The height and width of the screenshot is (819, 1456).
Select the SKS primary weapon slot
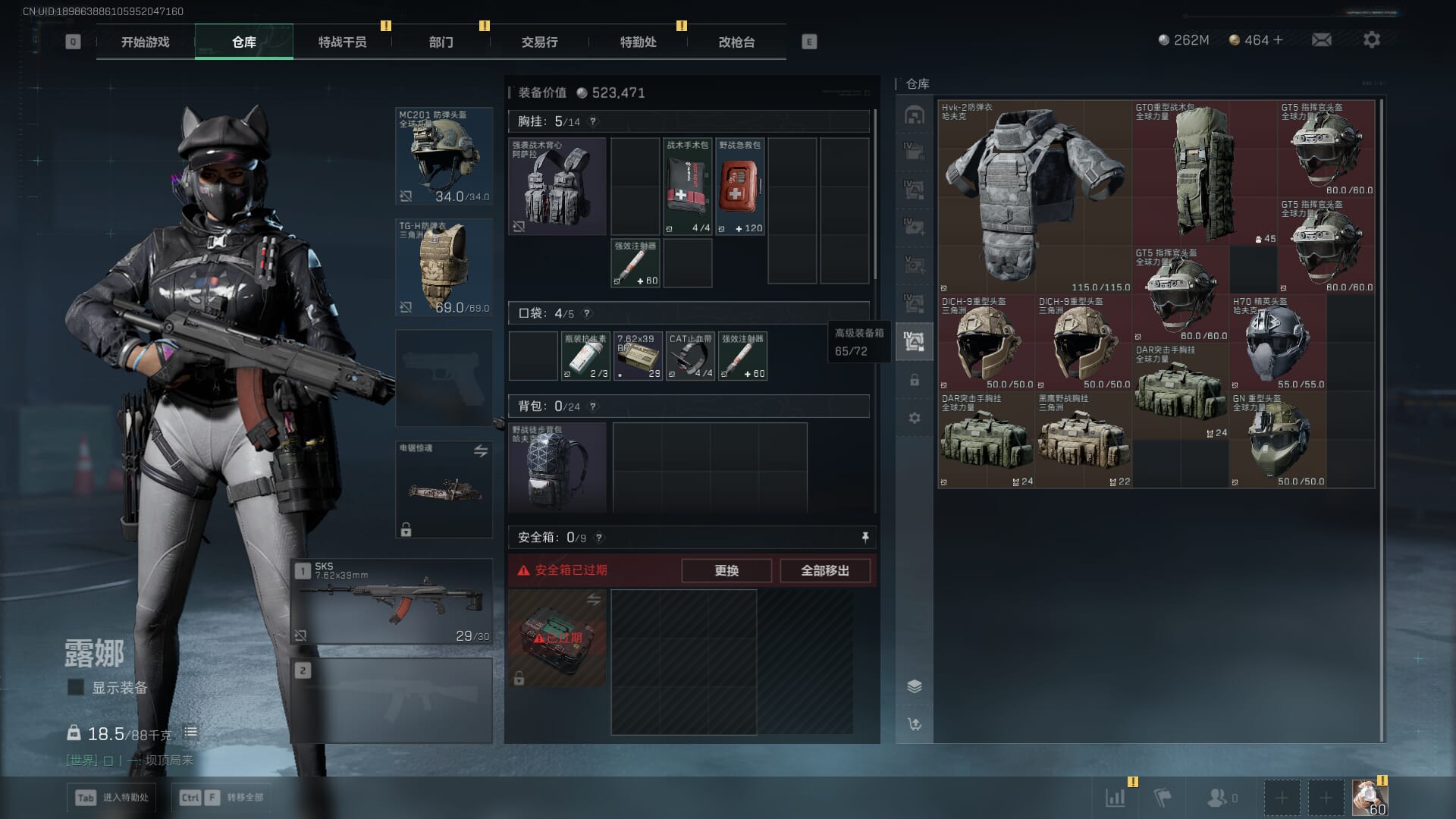click(391, 601)
